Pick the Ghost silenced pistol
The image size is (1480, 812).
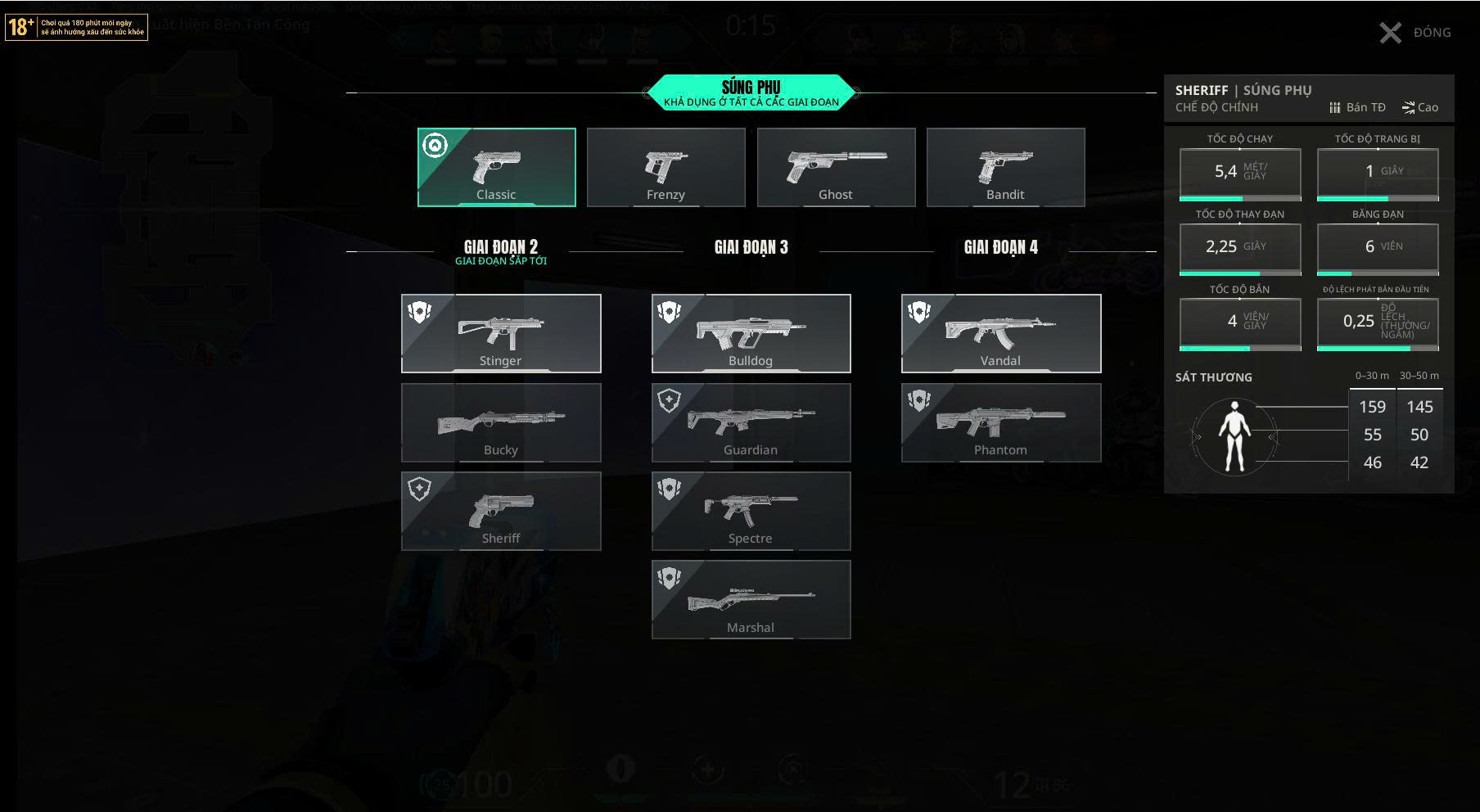coord(836,167)
